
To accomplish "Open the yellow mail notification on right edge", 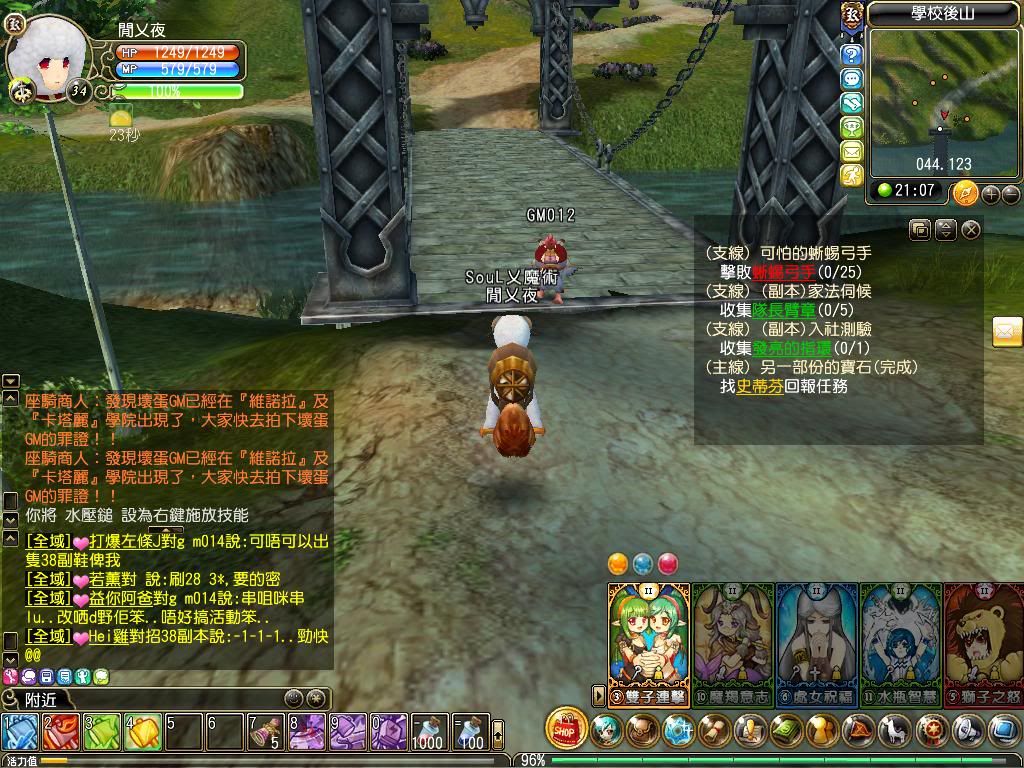I will tap(1007, 331).
